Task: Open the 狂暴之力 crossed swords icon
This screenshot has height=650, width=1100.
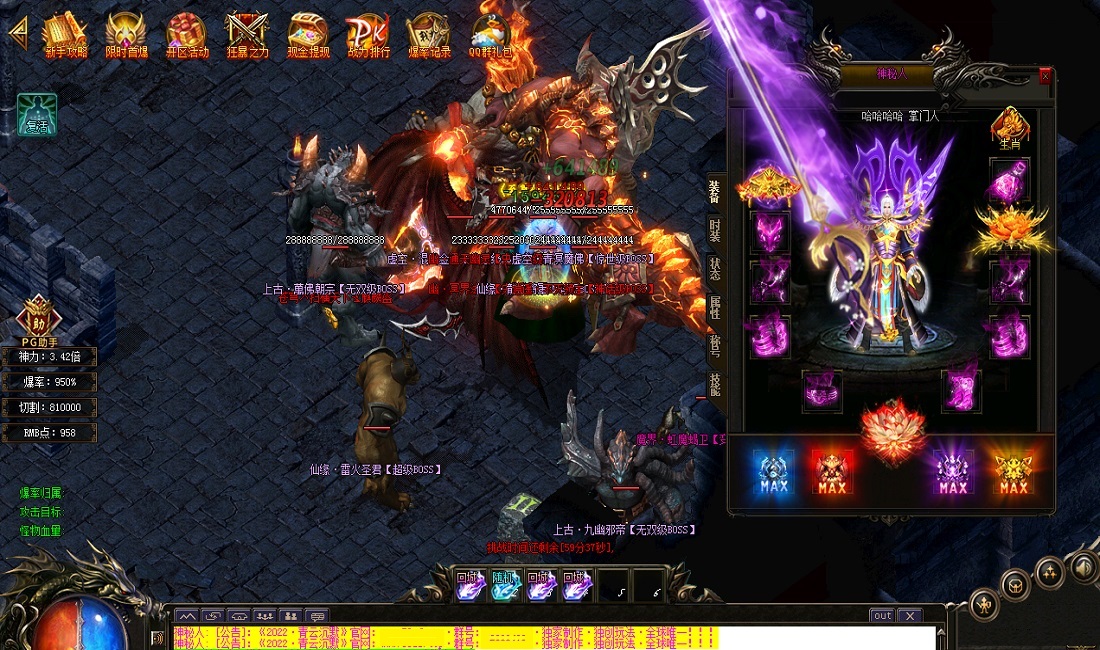Action: point(247,35)
